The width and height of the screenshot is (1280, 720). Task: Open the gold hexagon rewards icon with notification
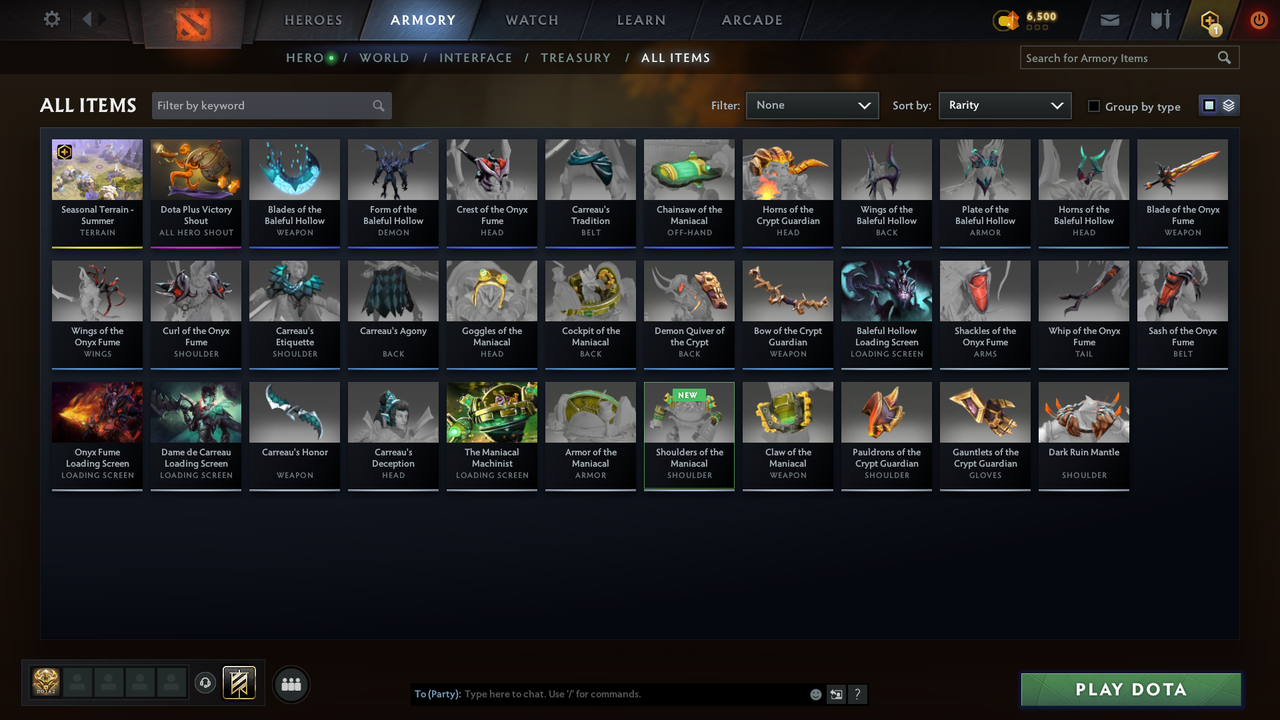1209,20
